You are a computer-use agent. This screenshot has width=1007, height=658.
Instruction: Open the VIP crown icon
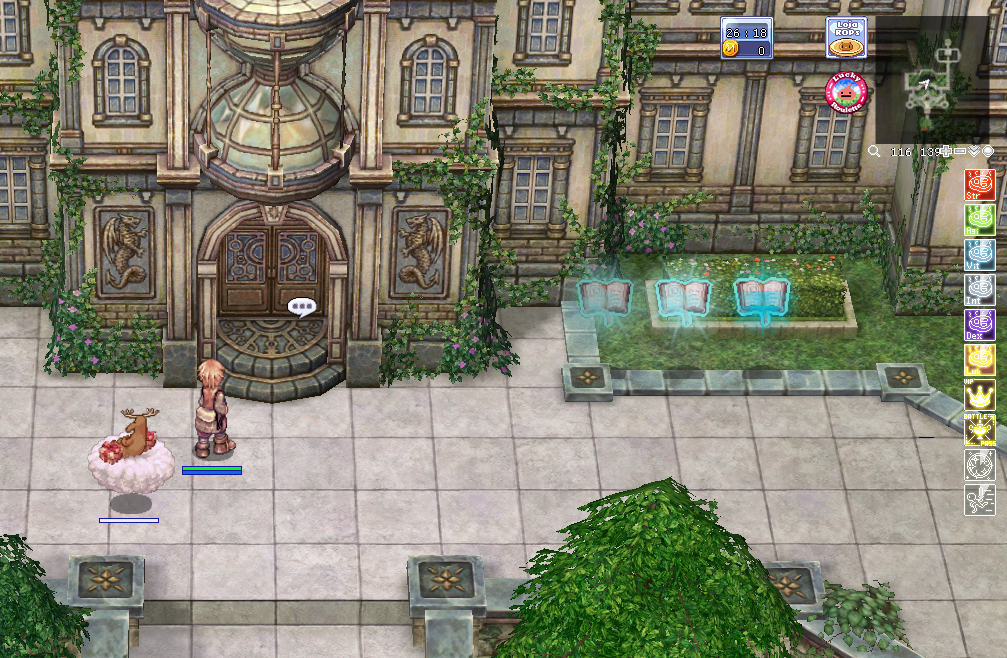pyautogui.click(x=979, y=395)
